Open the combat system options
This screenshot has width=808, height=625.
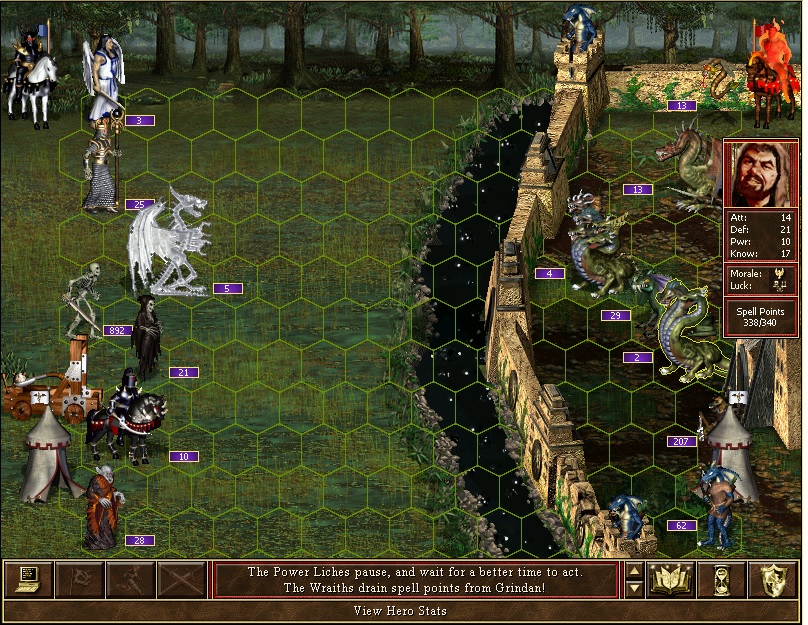pos(28,580)
